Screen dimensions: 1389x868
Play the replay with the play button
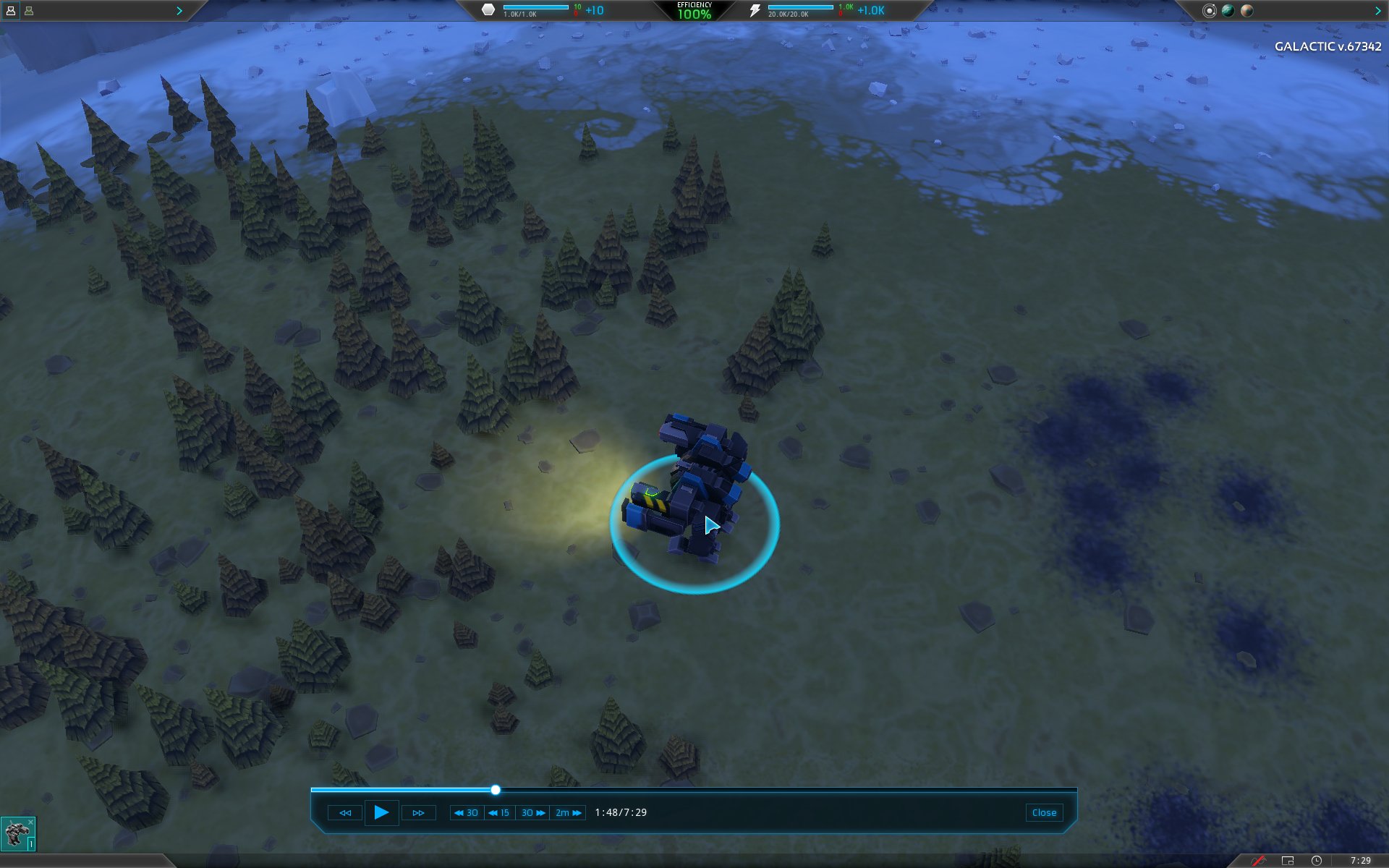[381, 812]
